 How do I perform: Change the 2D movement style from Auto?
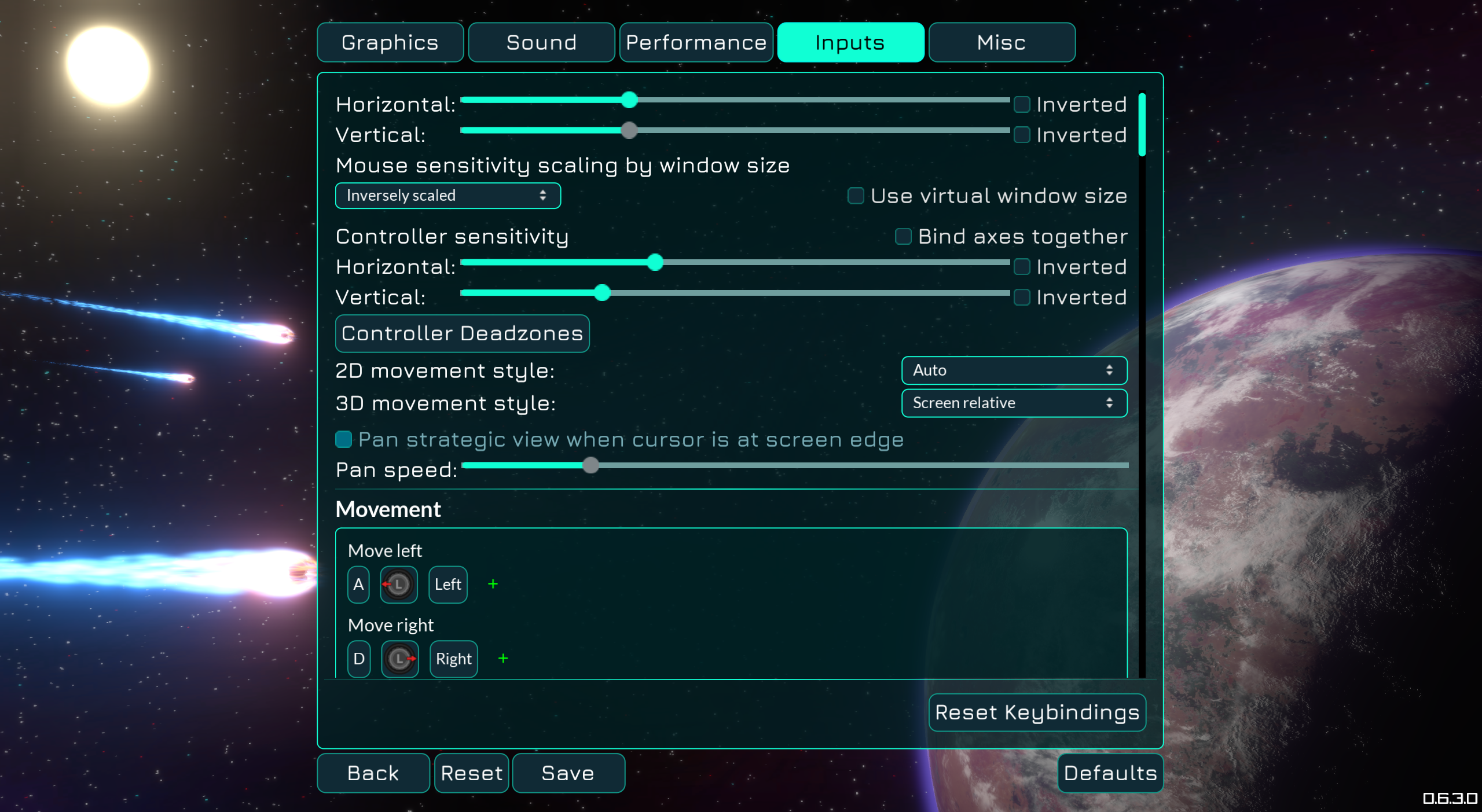[1013, 370]
